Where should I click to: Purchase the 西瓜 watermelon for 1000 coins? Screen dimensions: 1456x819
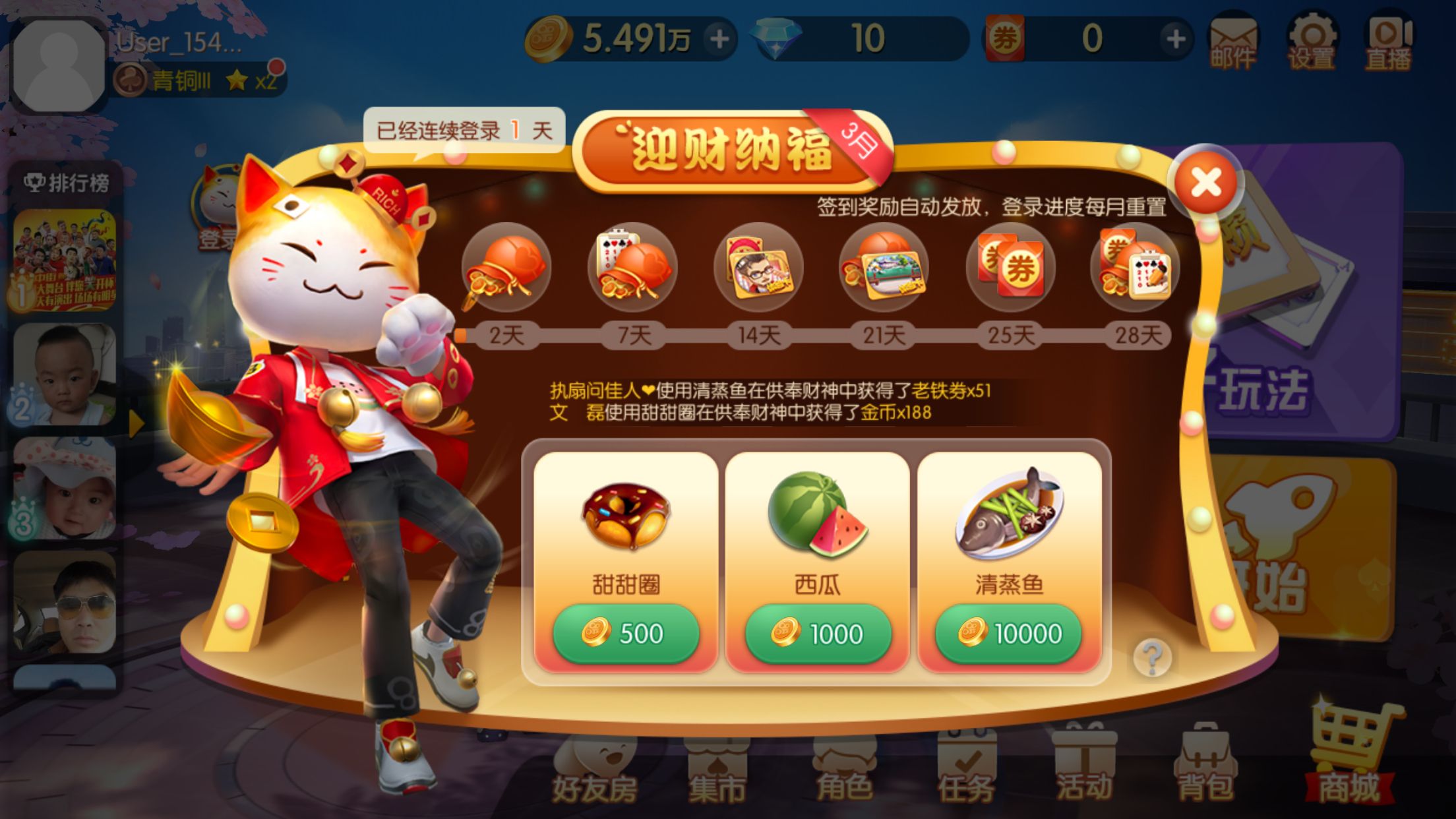tap(817, 633)
